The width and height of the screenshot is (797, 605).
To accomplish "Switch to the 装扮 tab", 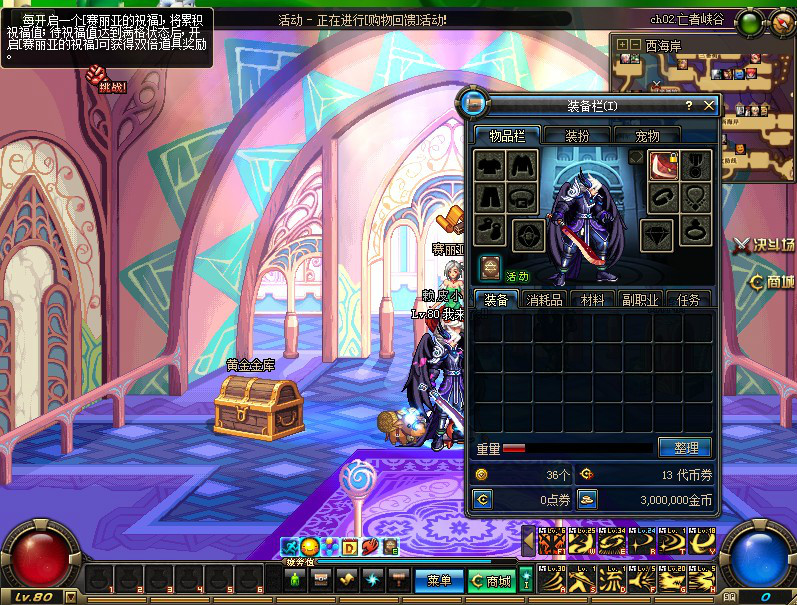I will pos(577,136).
